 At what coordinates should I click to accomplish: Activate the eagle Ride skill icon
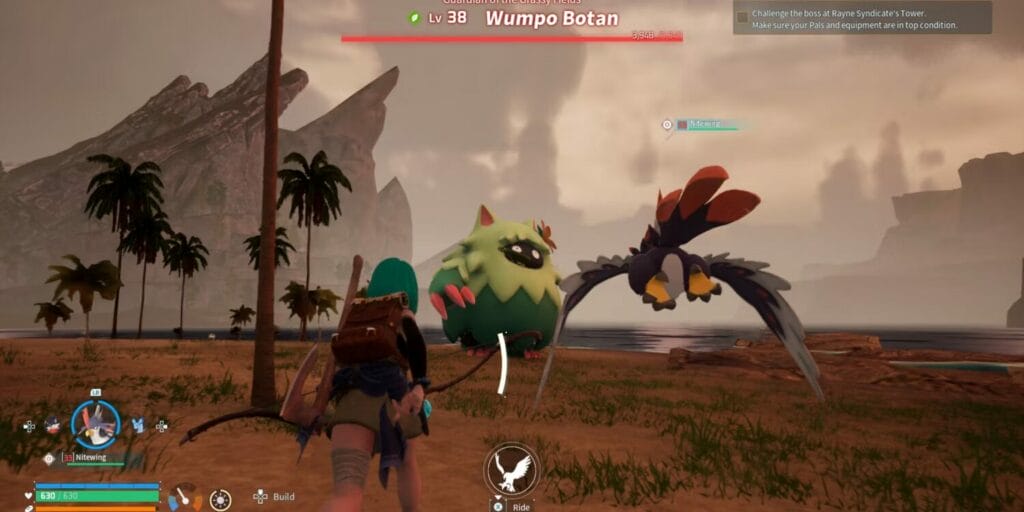point(512,469)
